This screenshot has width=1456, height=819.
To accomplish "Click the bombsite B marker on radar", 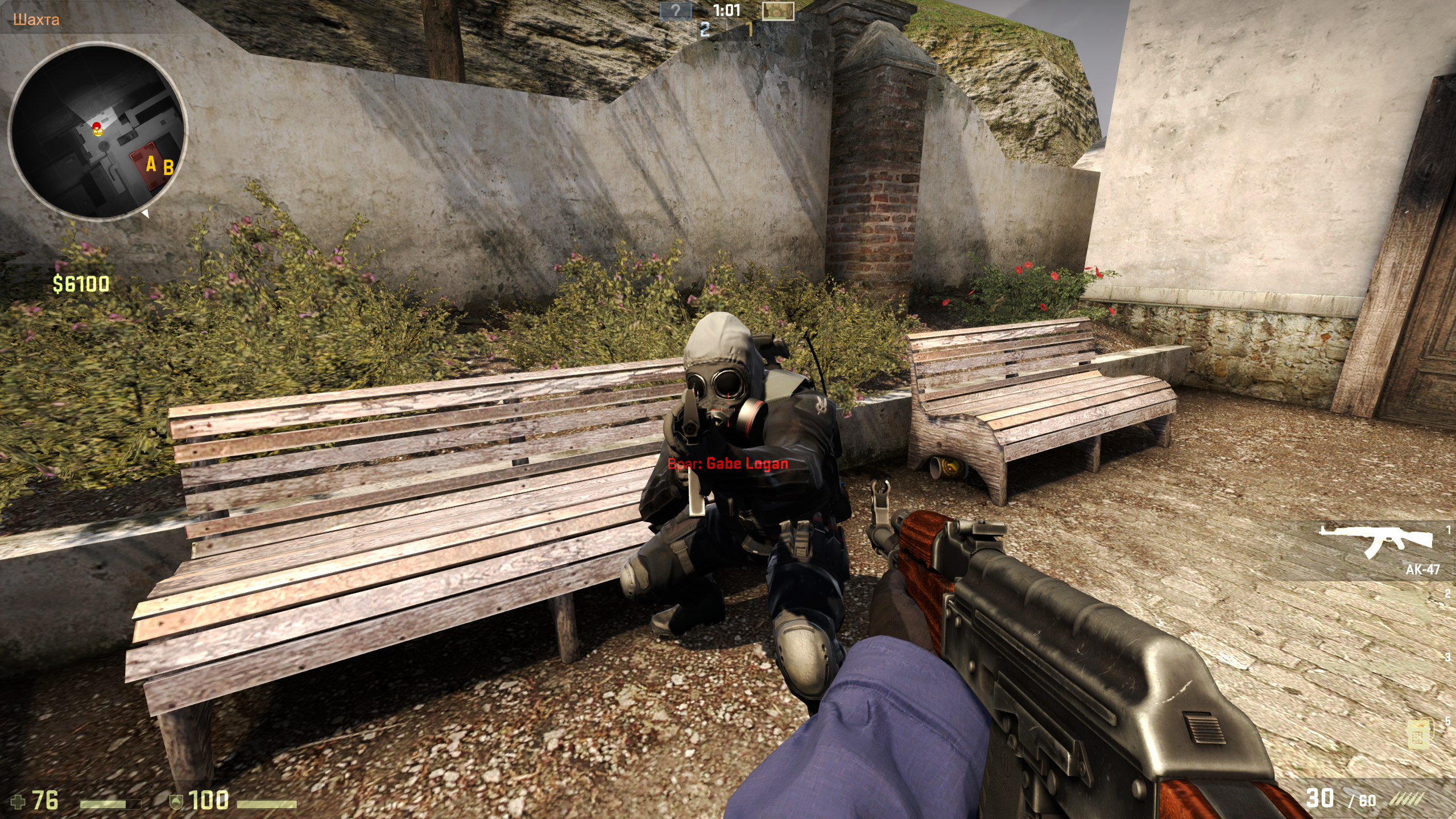I will click(168, 168).
